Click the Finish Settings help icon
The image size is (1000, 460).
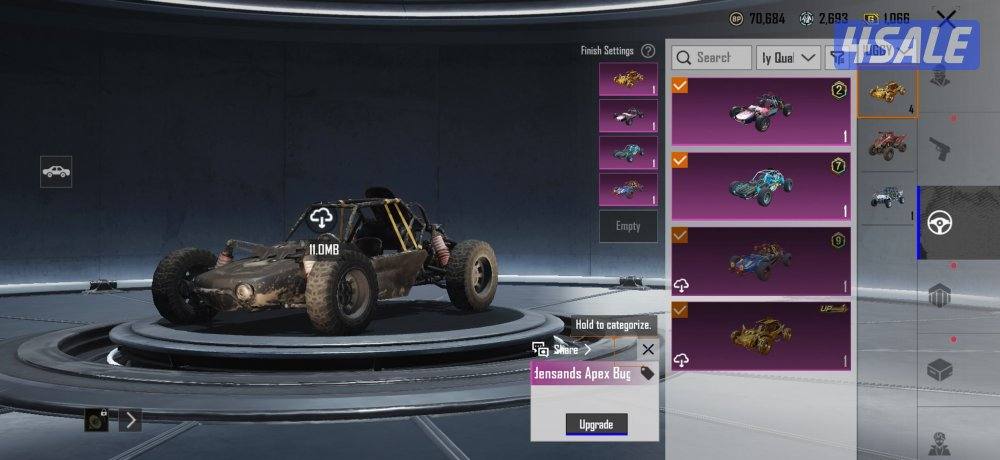(648, 51)
